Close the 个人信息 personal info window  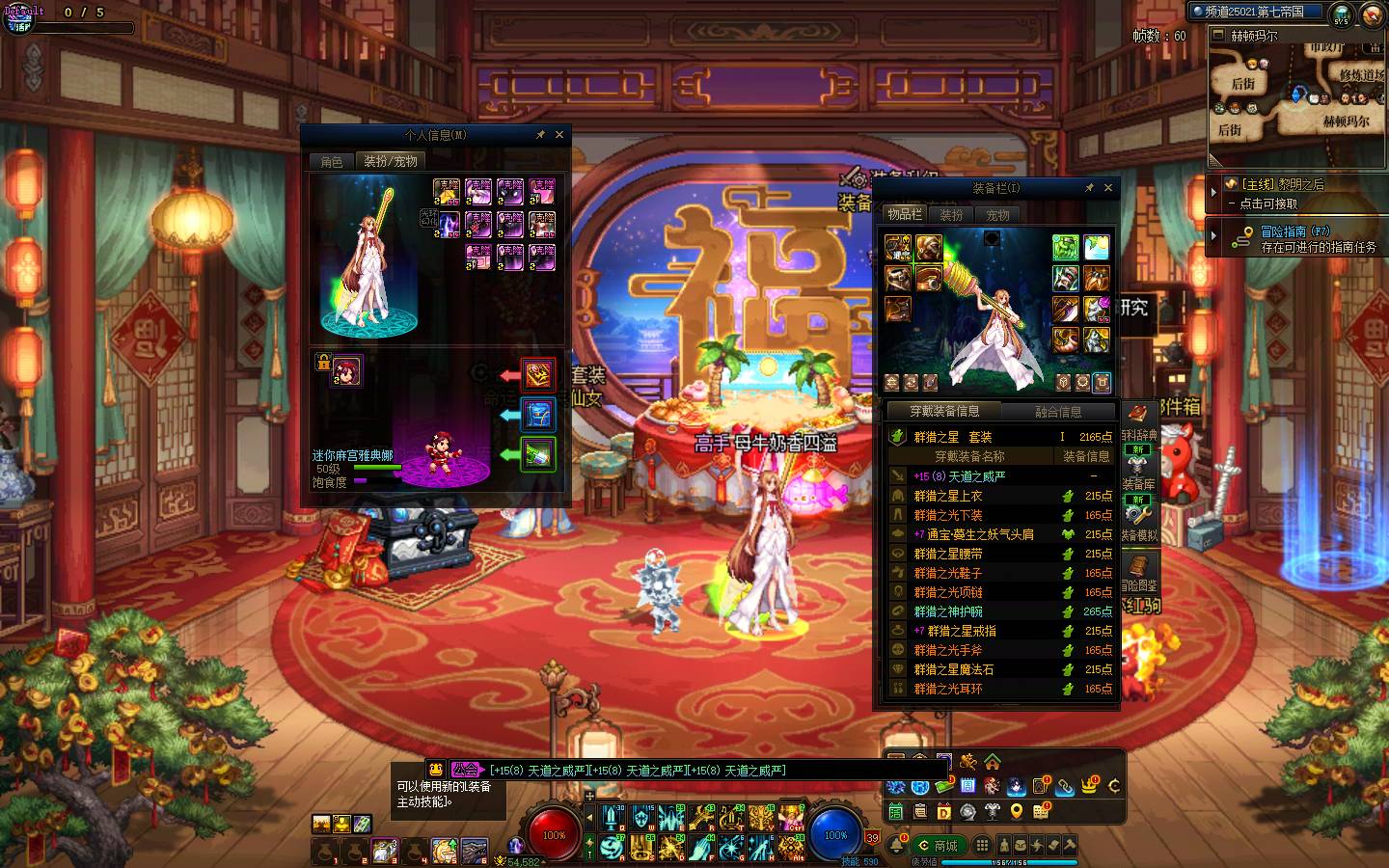(558, 135)
